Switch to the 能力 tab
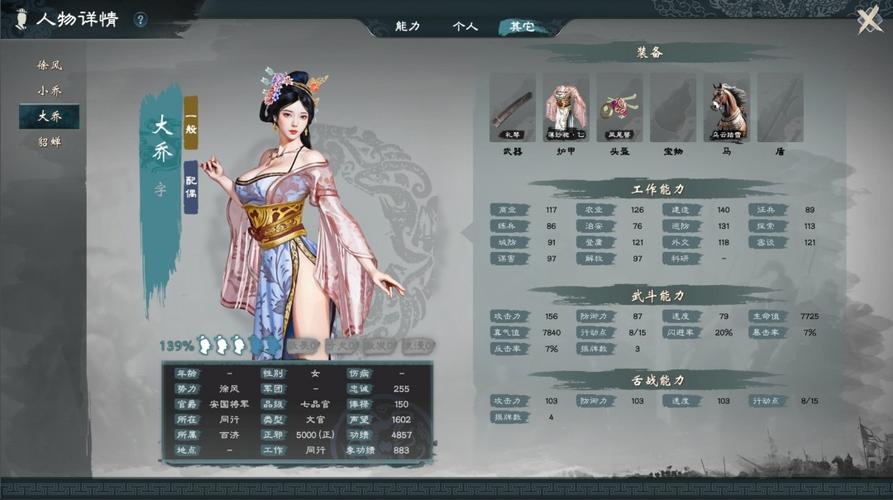The width and height of the screenshot is (893, 500). click(x=408, y=27)
